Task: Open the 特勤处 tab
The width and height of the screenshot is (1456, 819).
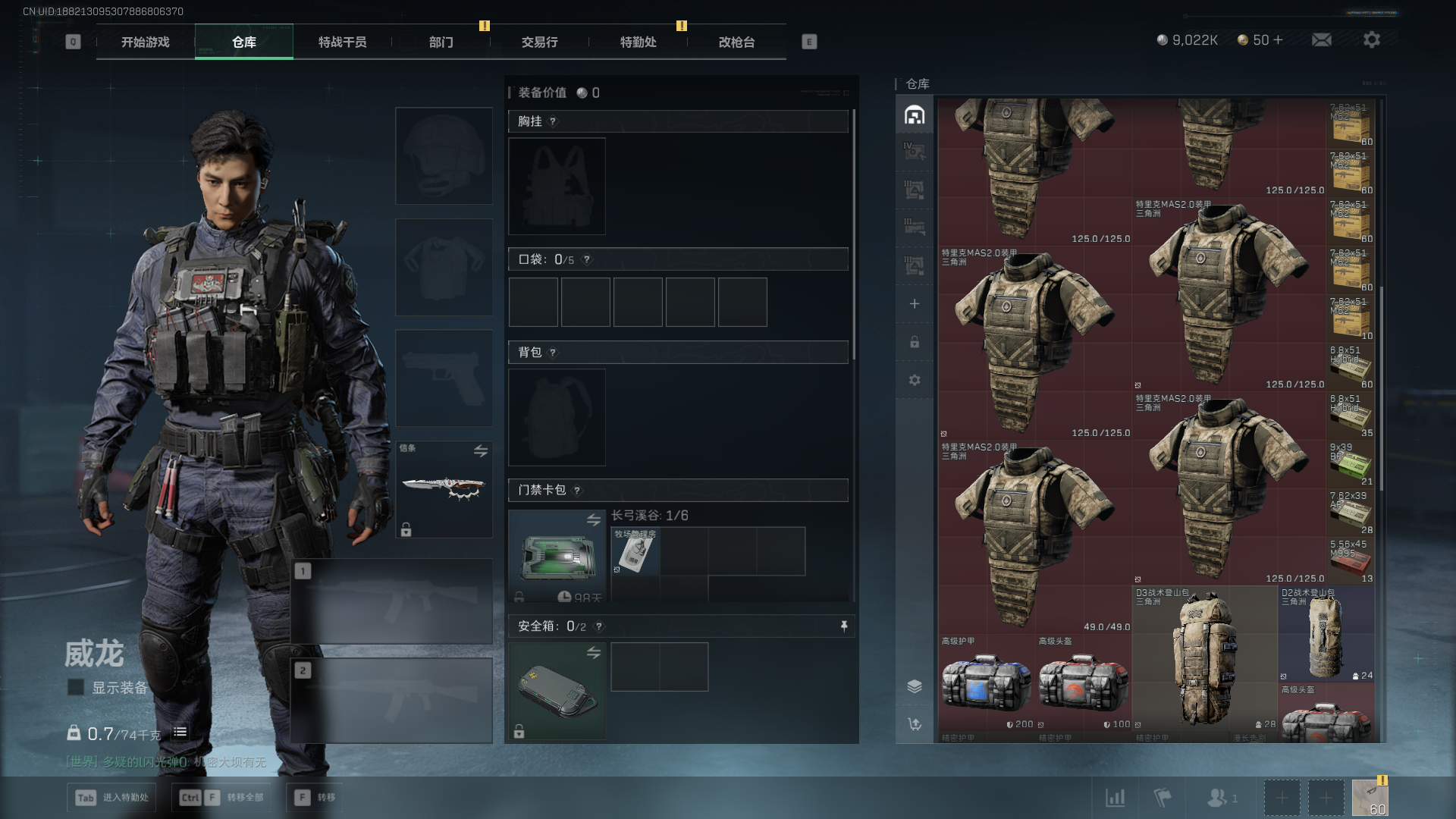Action: pos(638,42)
